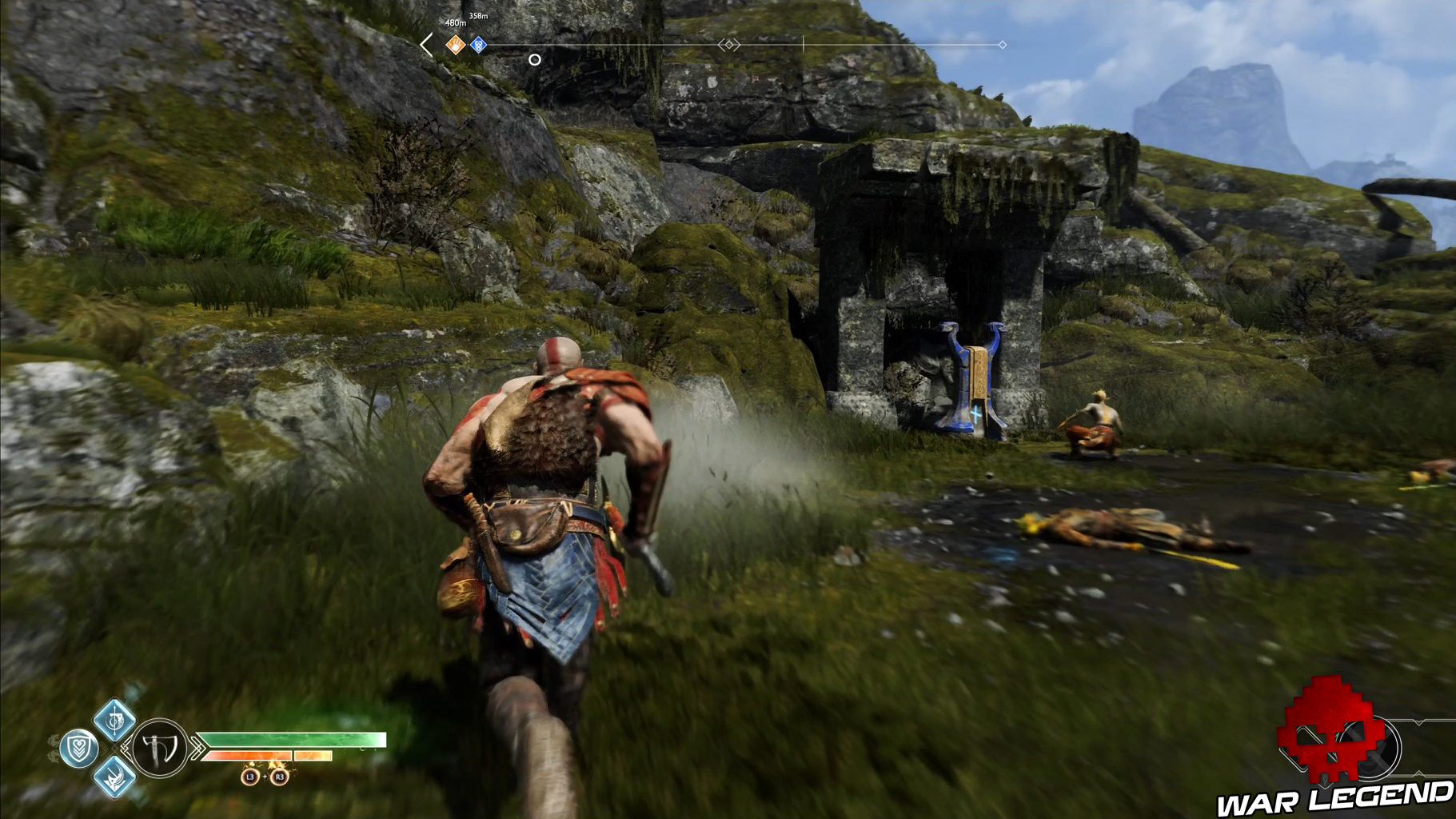This screenshot has height=819, width=1456.
Task: Click the red War Legend skull logo
Action: [1328, 733]
